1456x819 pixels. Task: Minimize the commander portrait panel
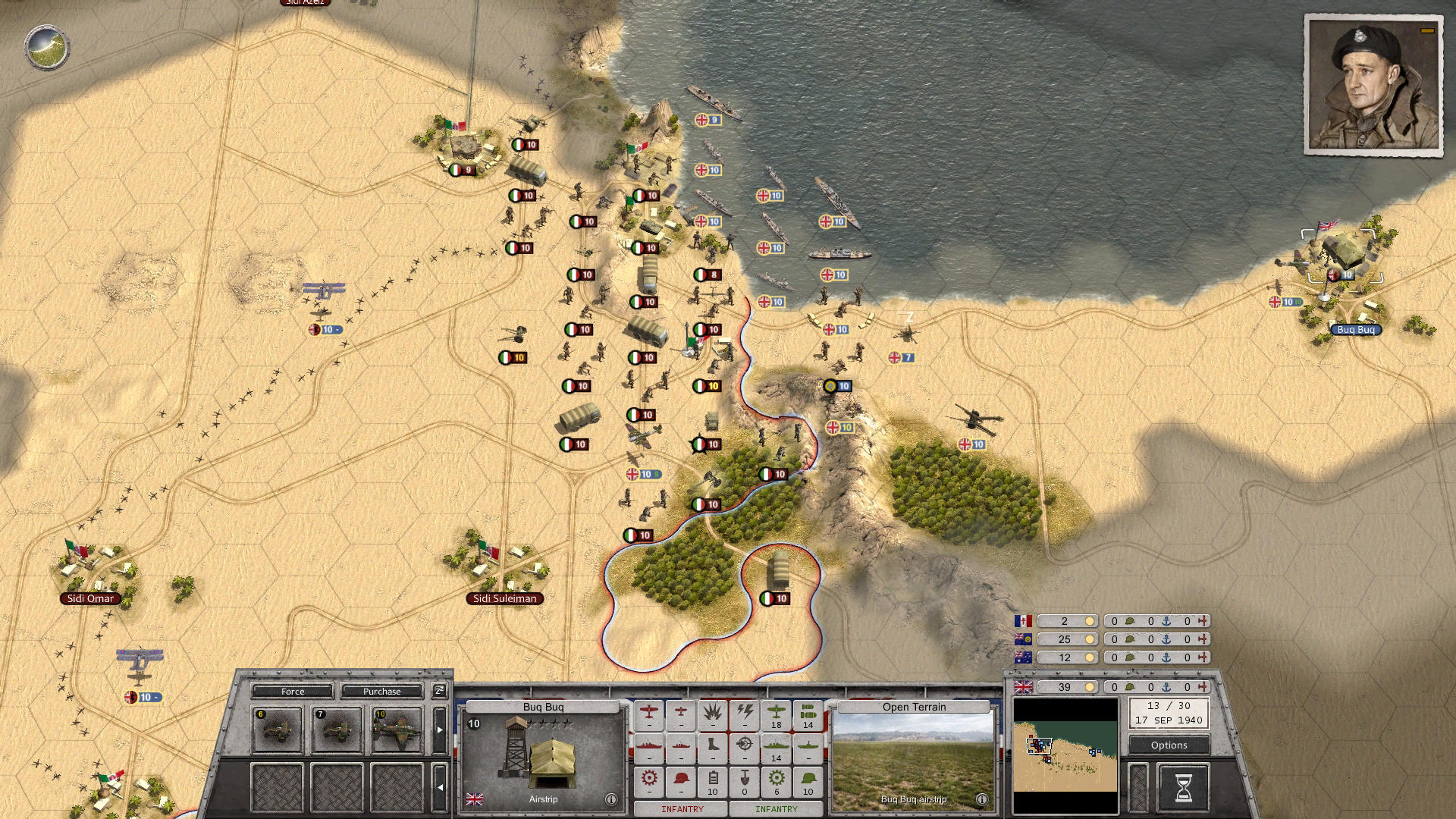click(1427, 31)
